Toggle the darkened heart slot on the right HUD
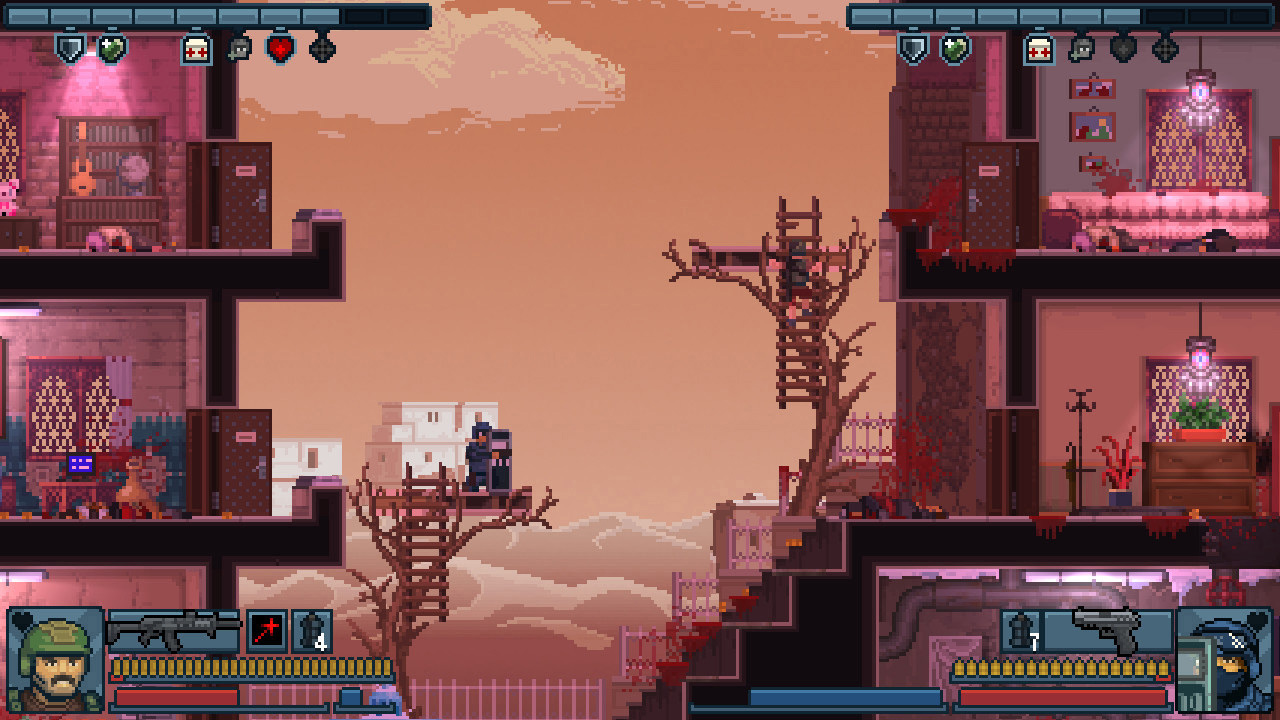Screen dimensions: 1280x720 tap(1123, 48)
